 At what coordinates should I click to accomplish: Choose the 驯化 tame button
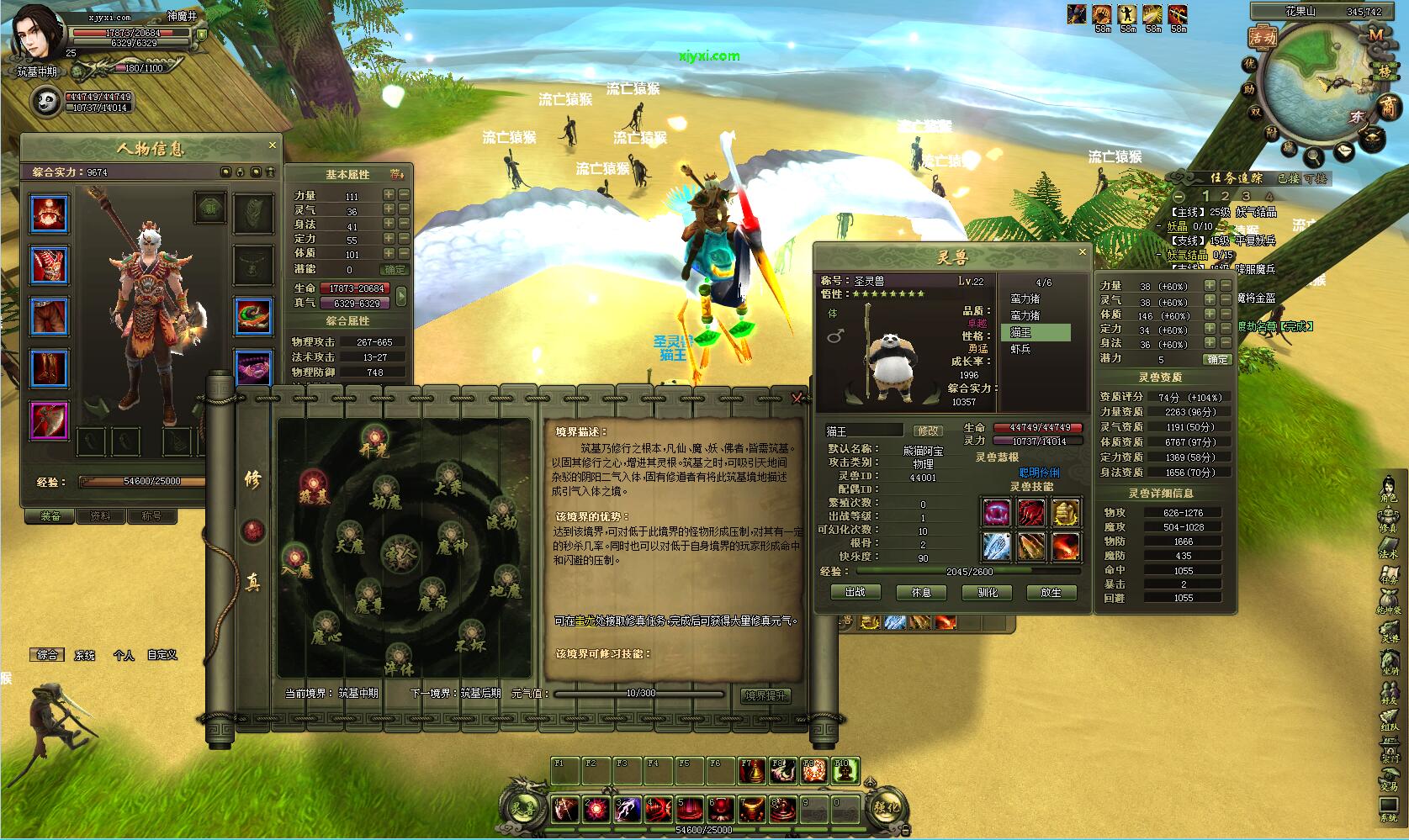(x=987, y=592)
